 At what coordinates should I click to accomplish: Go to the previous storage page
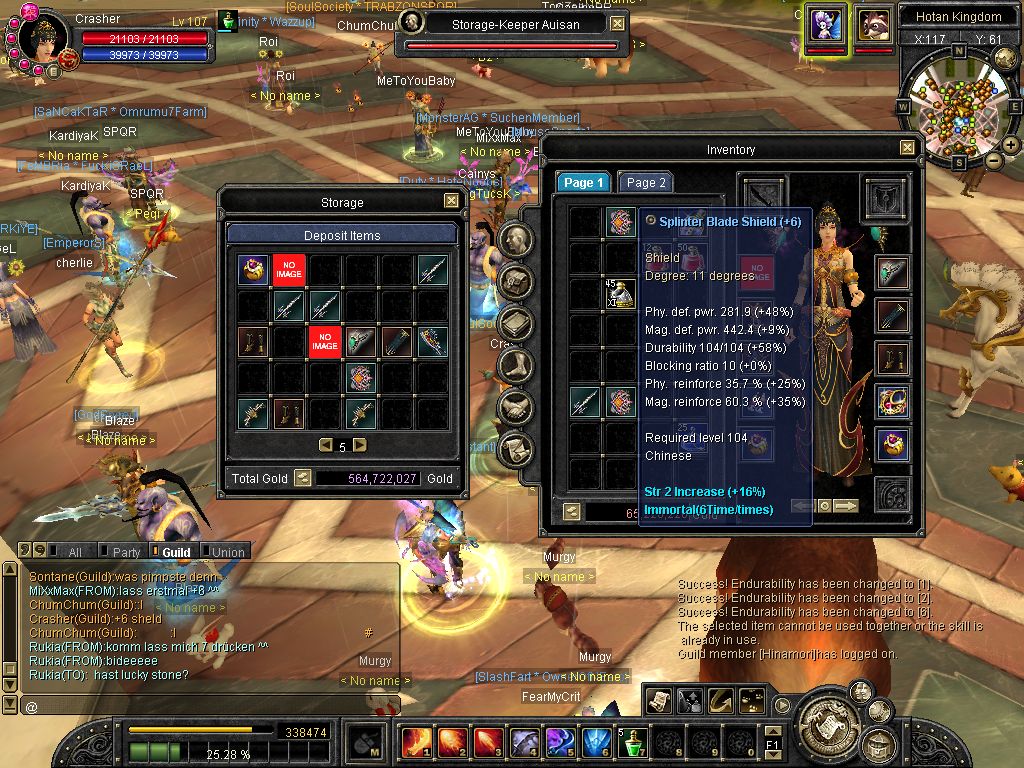click(325, 446)
